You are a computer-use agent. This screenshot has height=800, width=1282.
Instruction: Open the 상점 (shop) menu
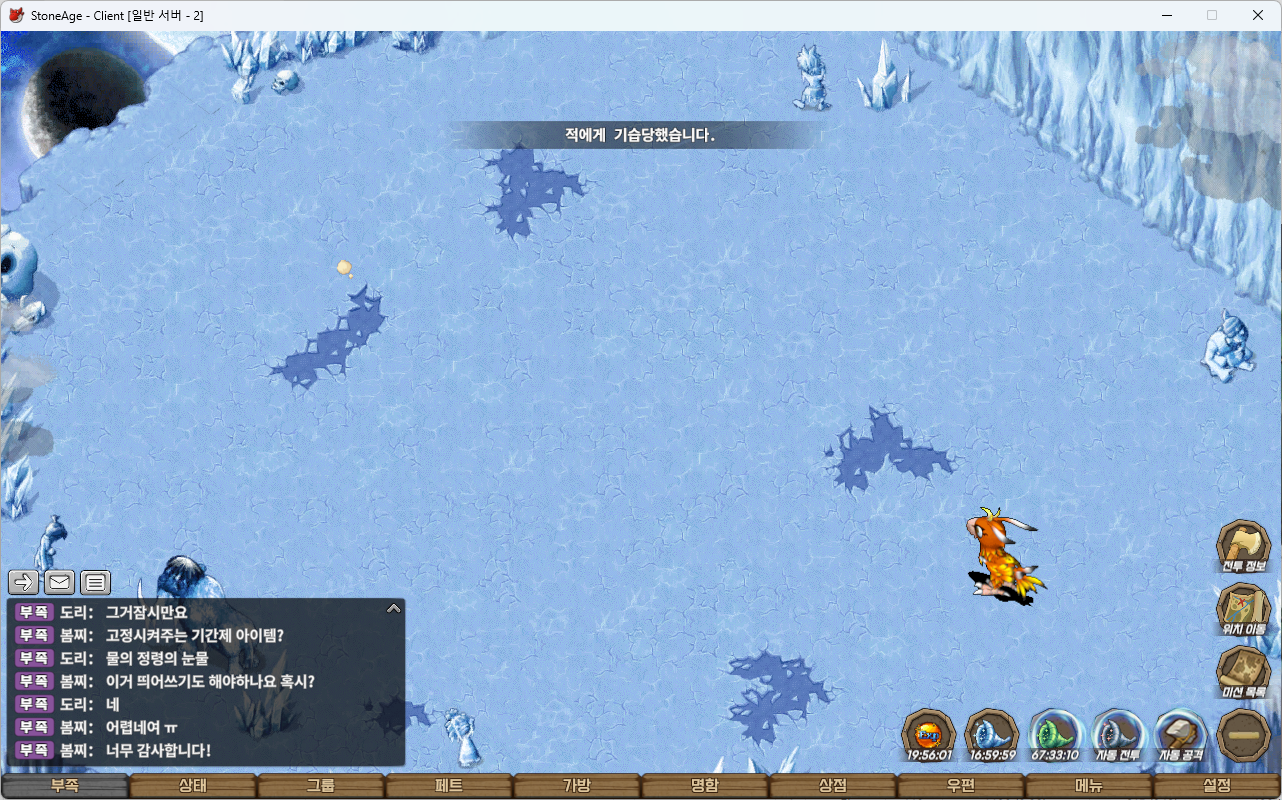coord(833,786)
